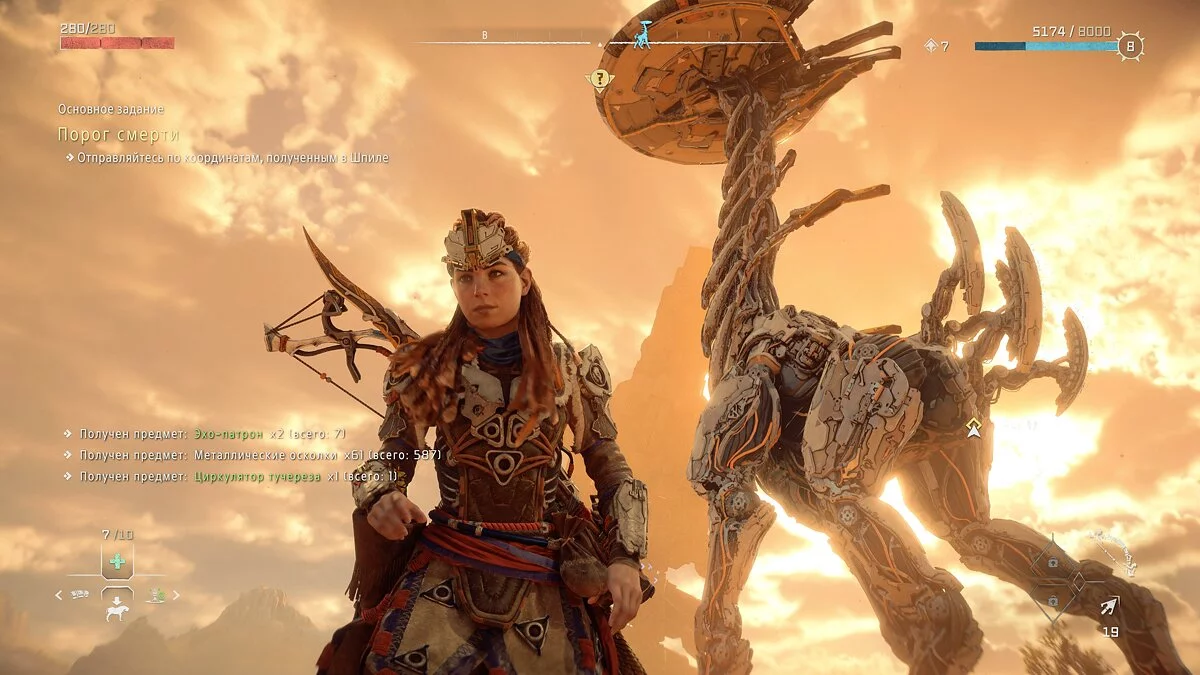The height and width of the screenshot is (675, 1200).
Task: Click the lower locked weapon slot
Action: (x=1052, y=600)
